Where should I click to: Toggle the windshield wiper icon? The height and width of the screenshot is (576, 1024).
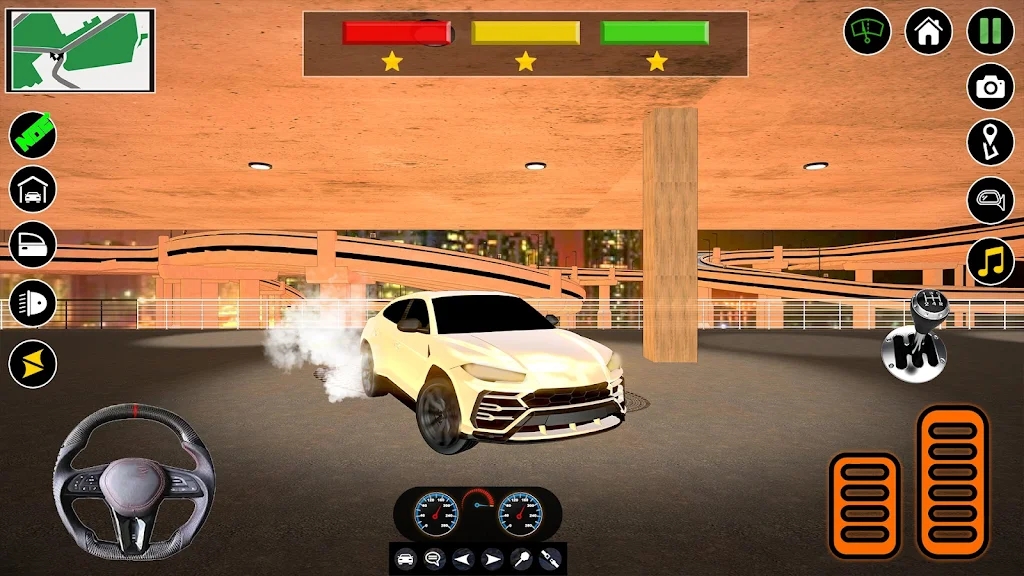pos(867,31)
